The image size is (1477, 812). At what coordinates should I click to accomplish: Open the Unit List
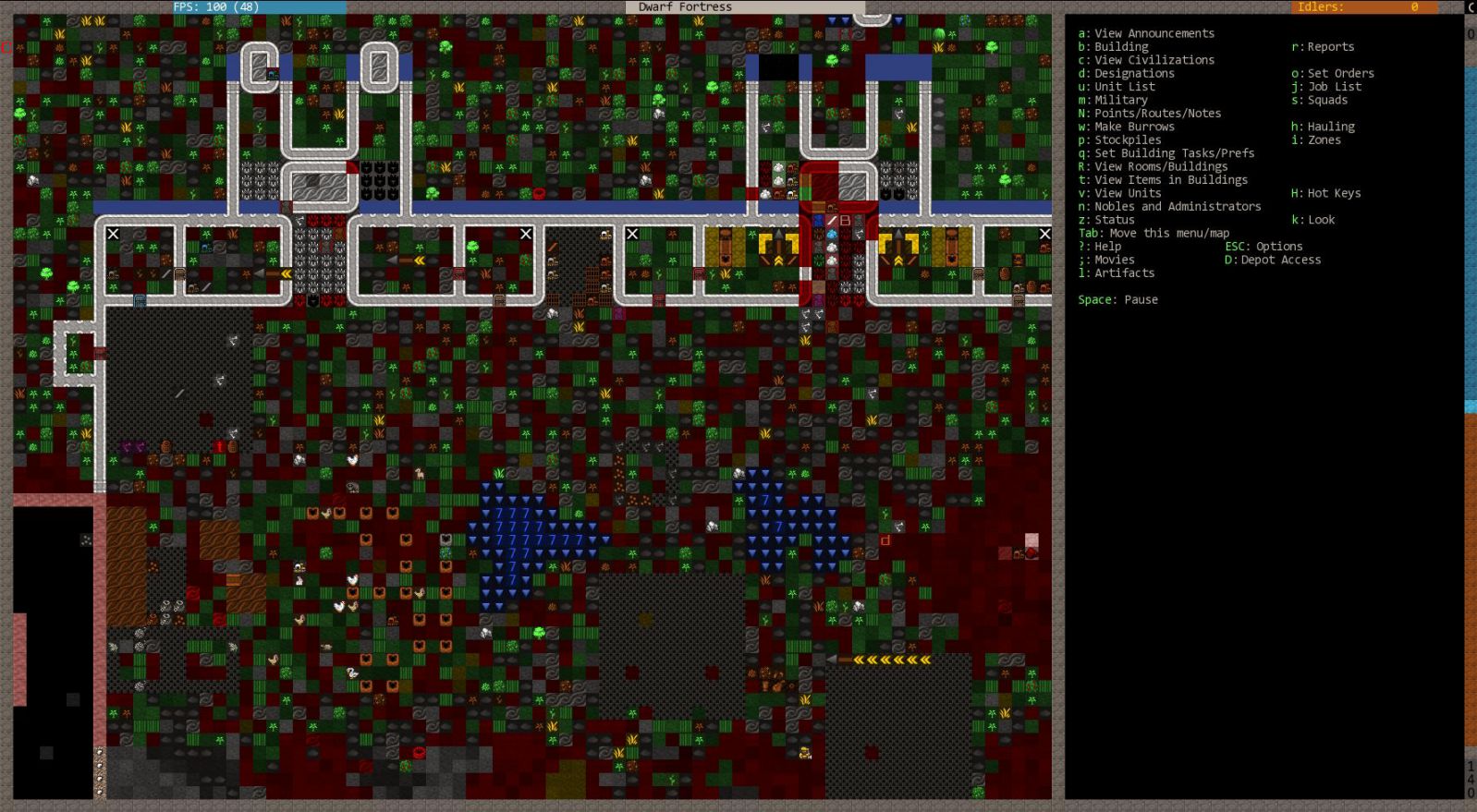pos(1124,87)
